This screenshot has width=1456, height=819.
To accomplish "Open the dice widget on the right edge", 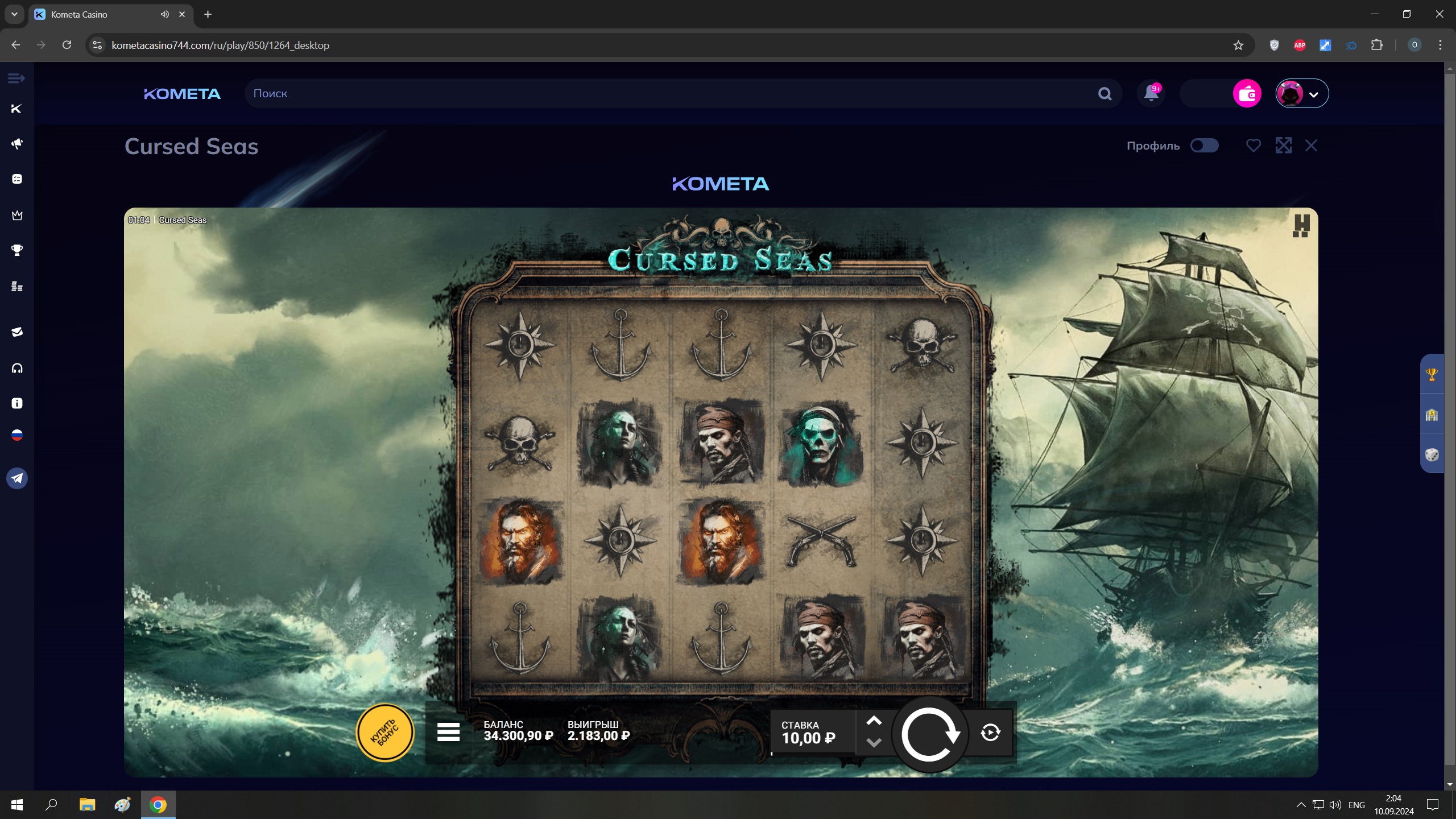I will [x=1432, y=455].
